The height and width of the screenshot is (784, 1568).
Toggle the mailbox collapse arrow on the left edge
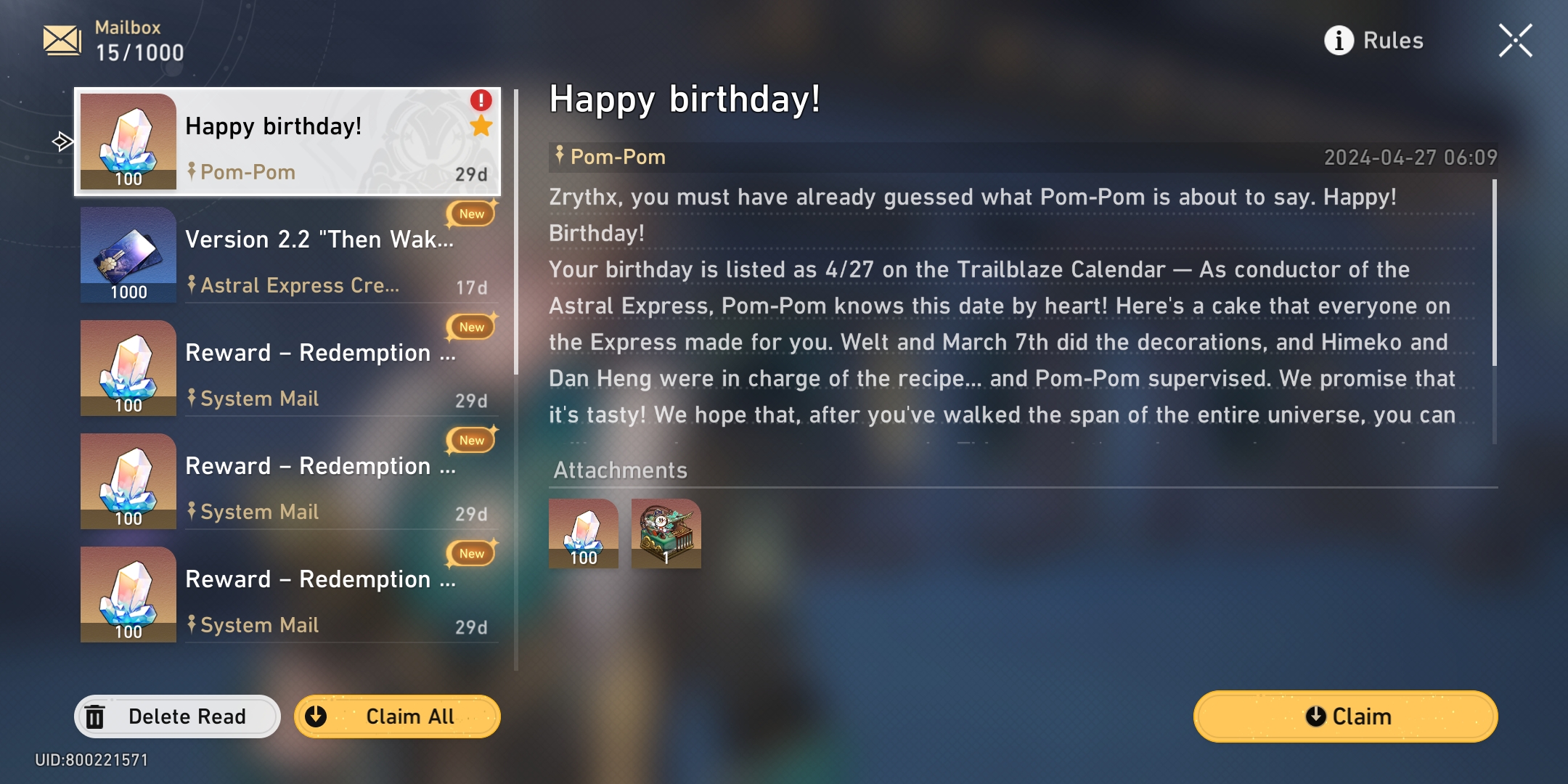click(x=61, y=141)
